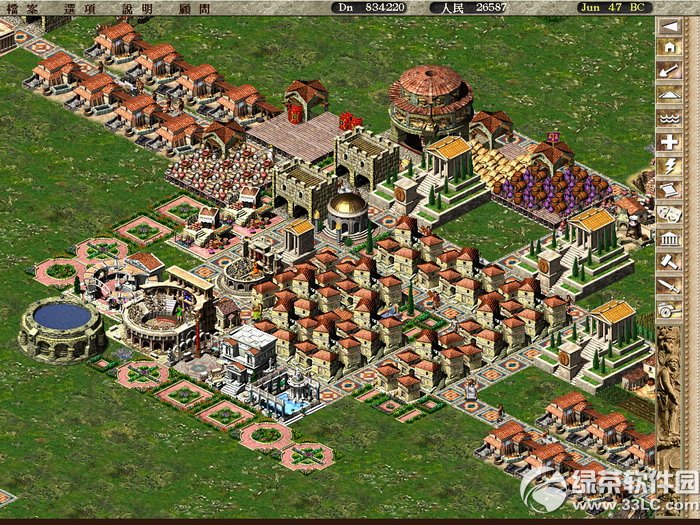This screenshot has width=700, height=525.
Task: Open the scroll education build menu
Action: 669,188
